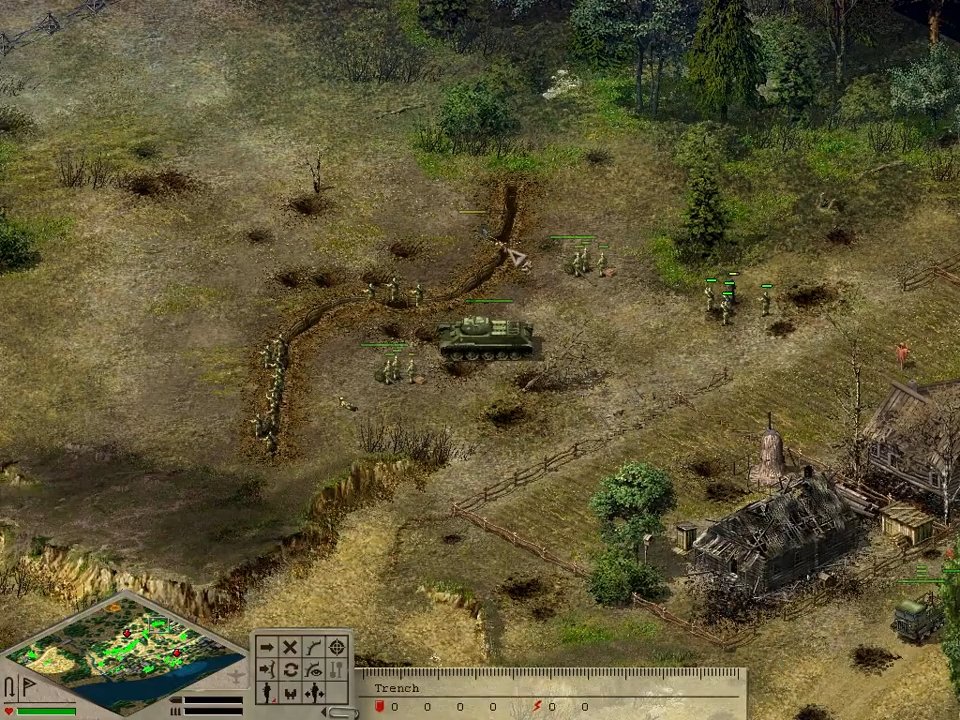Screen dimensions: 960x720
Task: Select the standing soldier stance command
Action: point(267,691)
